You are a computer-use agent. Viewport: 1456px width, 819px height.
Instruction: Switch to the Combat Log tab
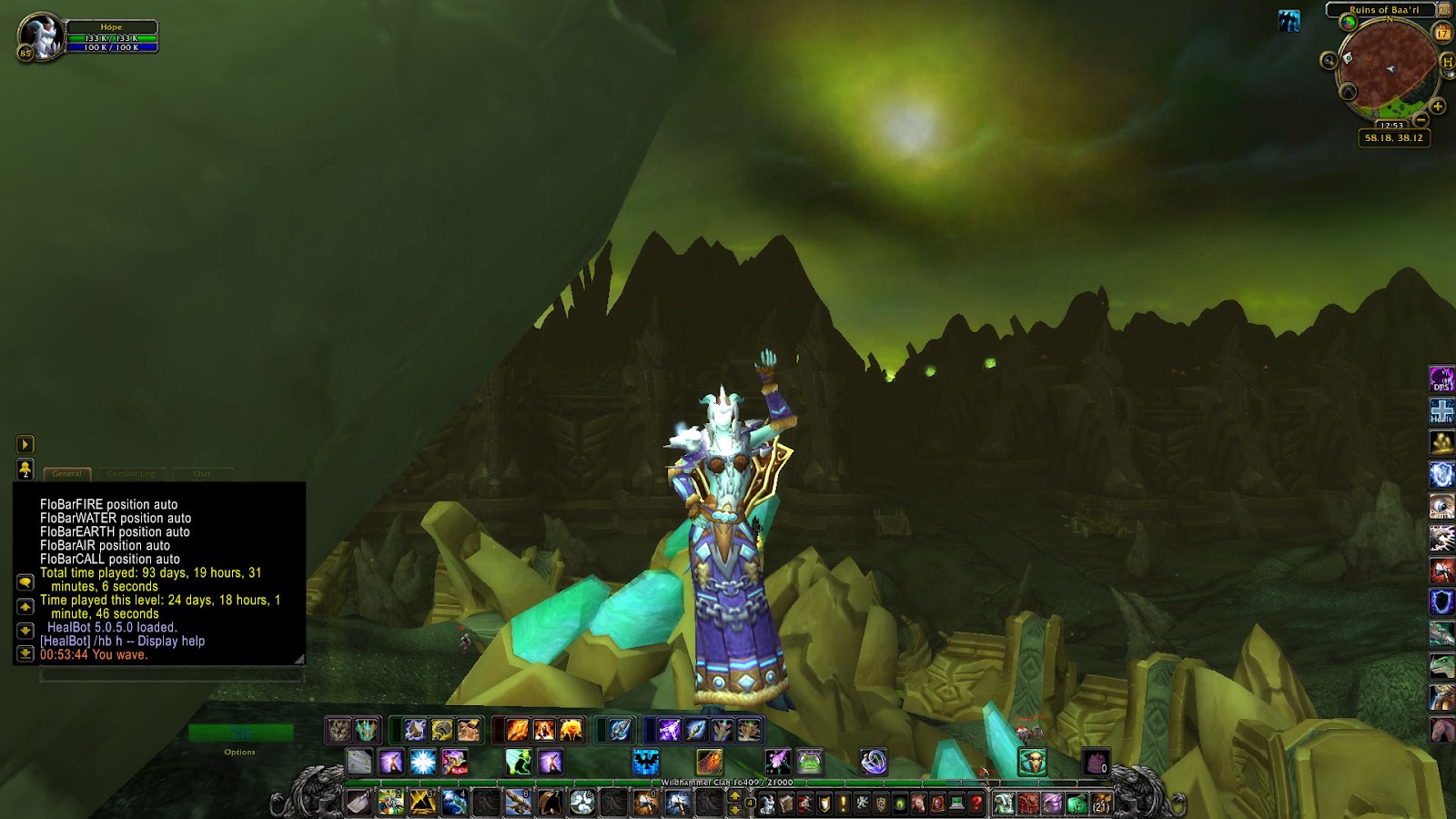tap(134, 473)
